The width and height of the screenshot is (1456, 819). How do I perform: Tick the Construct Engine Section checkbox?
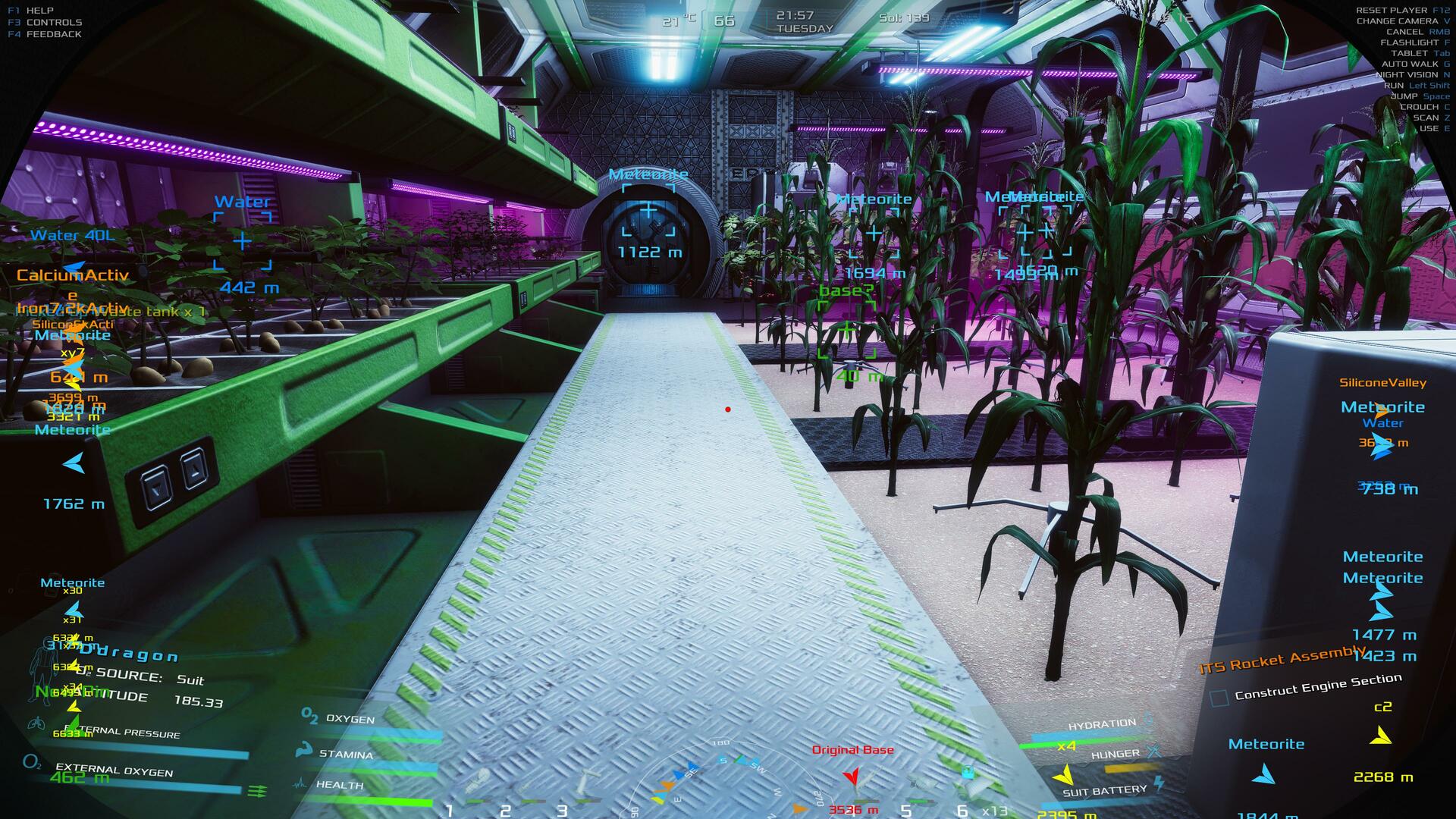(x=1219, y=698)
